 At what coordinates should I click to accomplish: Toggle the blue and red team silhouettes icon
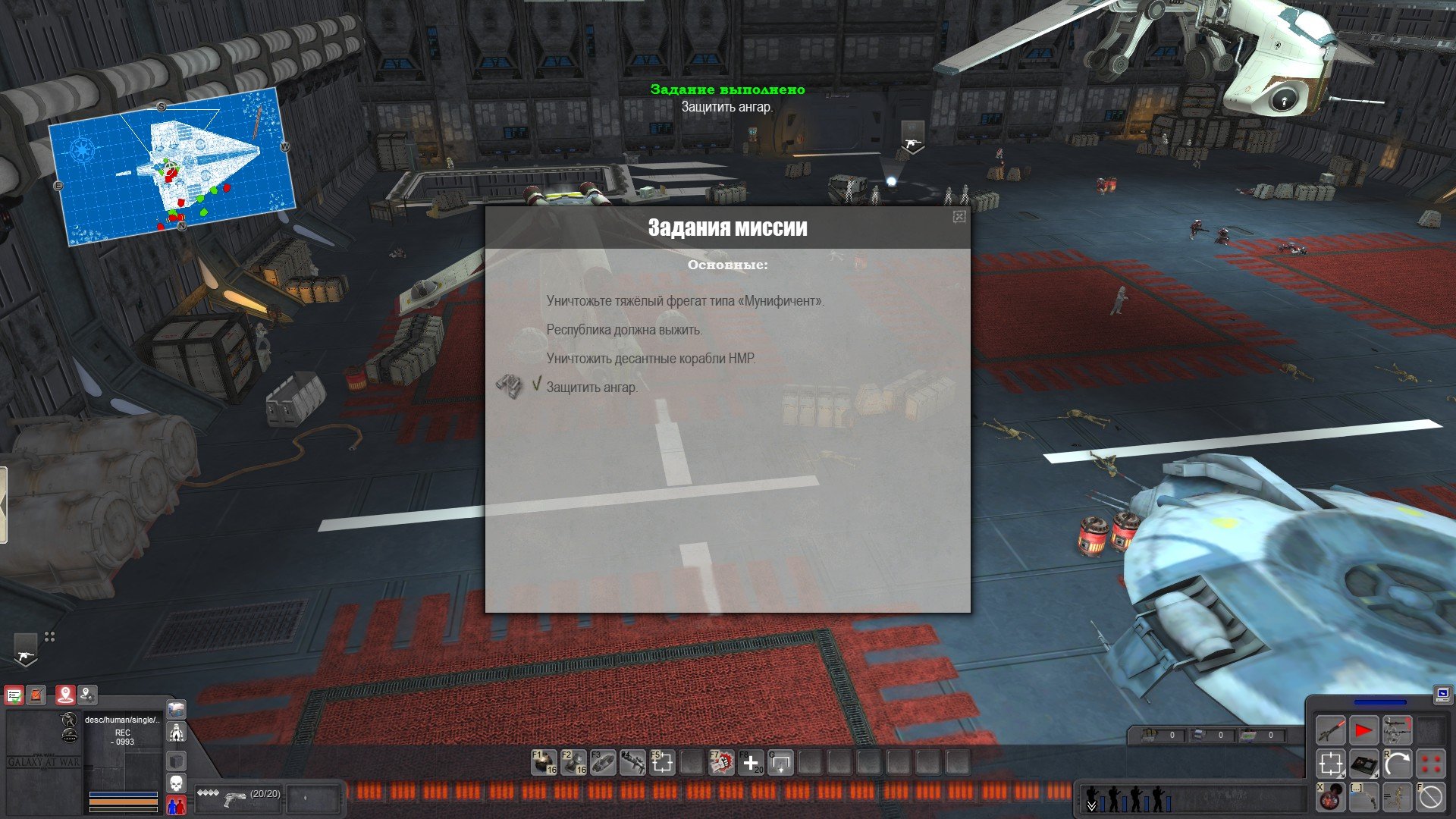tap(176, 804)
